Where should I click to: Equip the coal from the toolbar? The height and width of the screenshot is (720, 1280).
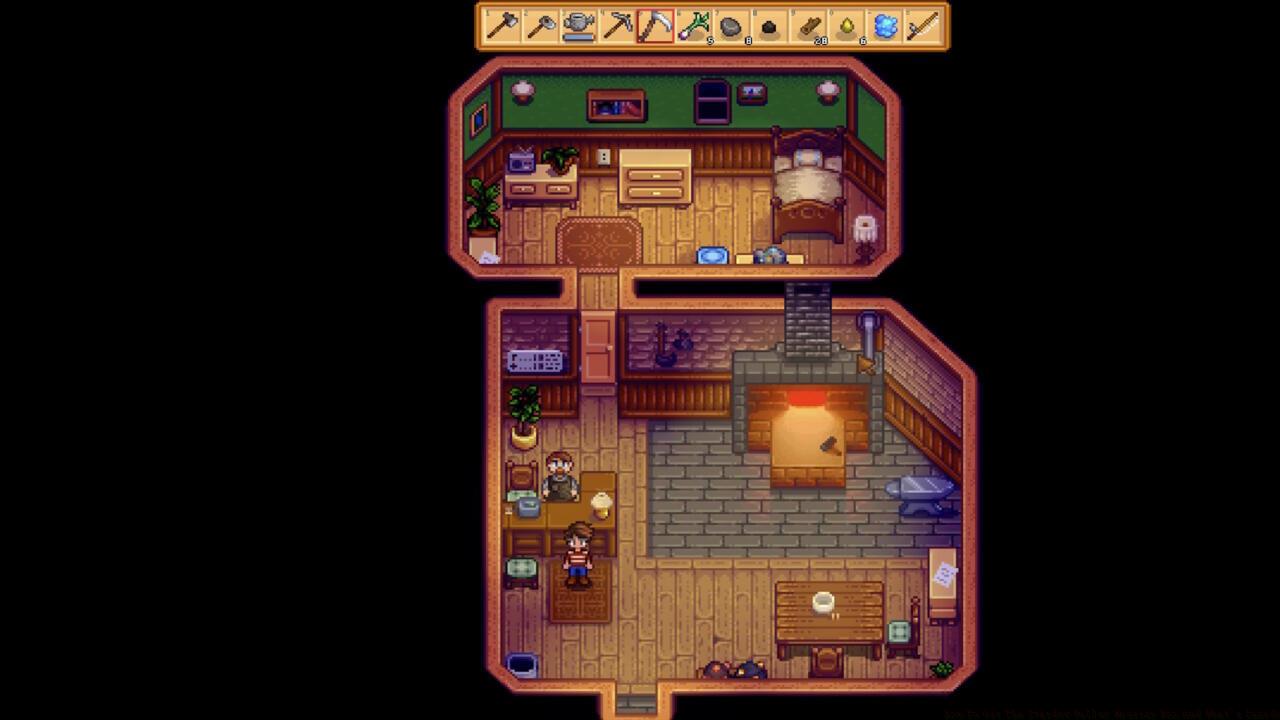click(x=769, y=29)
